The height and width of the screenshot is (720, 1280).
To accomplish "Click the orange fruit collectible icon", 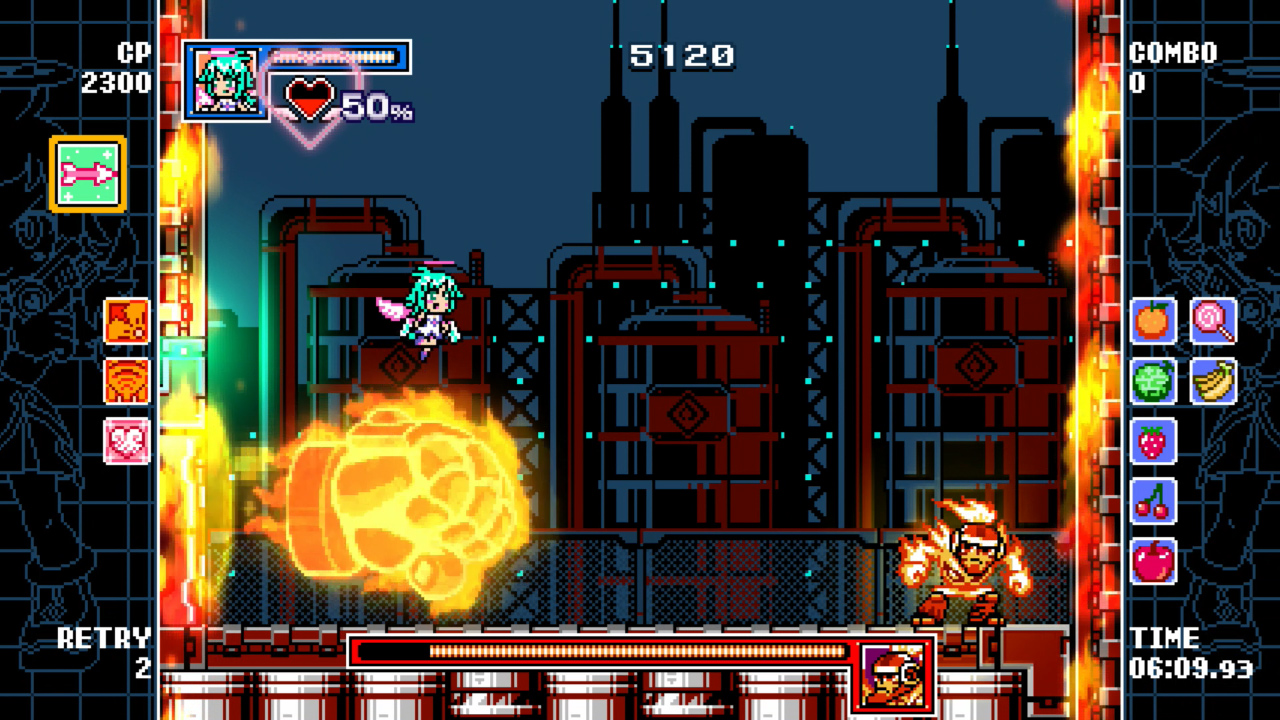I will [x=1152, y=321].
